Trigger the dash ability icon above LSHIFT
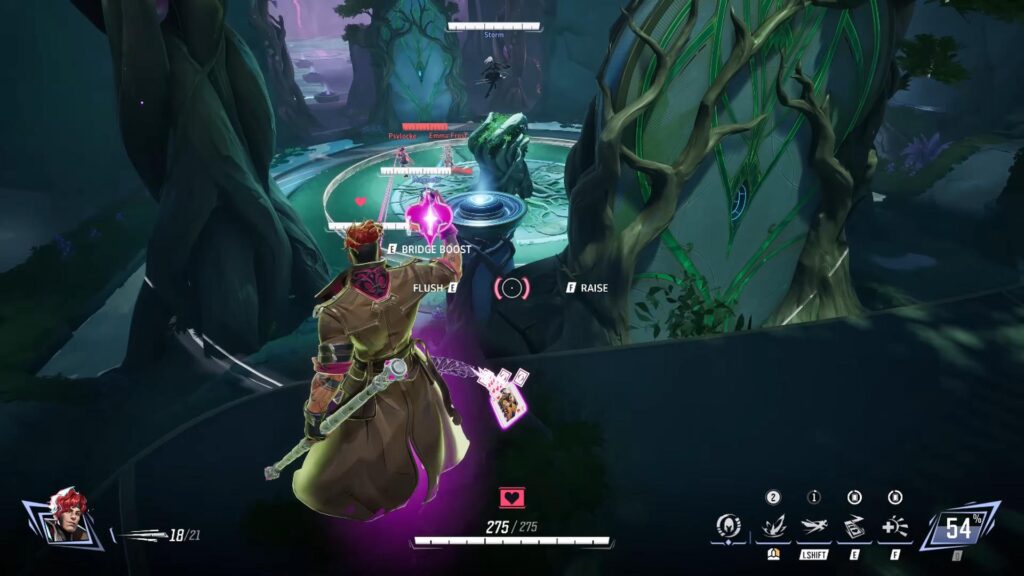1024x576 pixels. click(x=814, y=526)
